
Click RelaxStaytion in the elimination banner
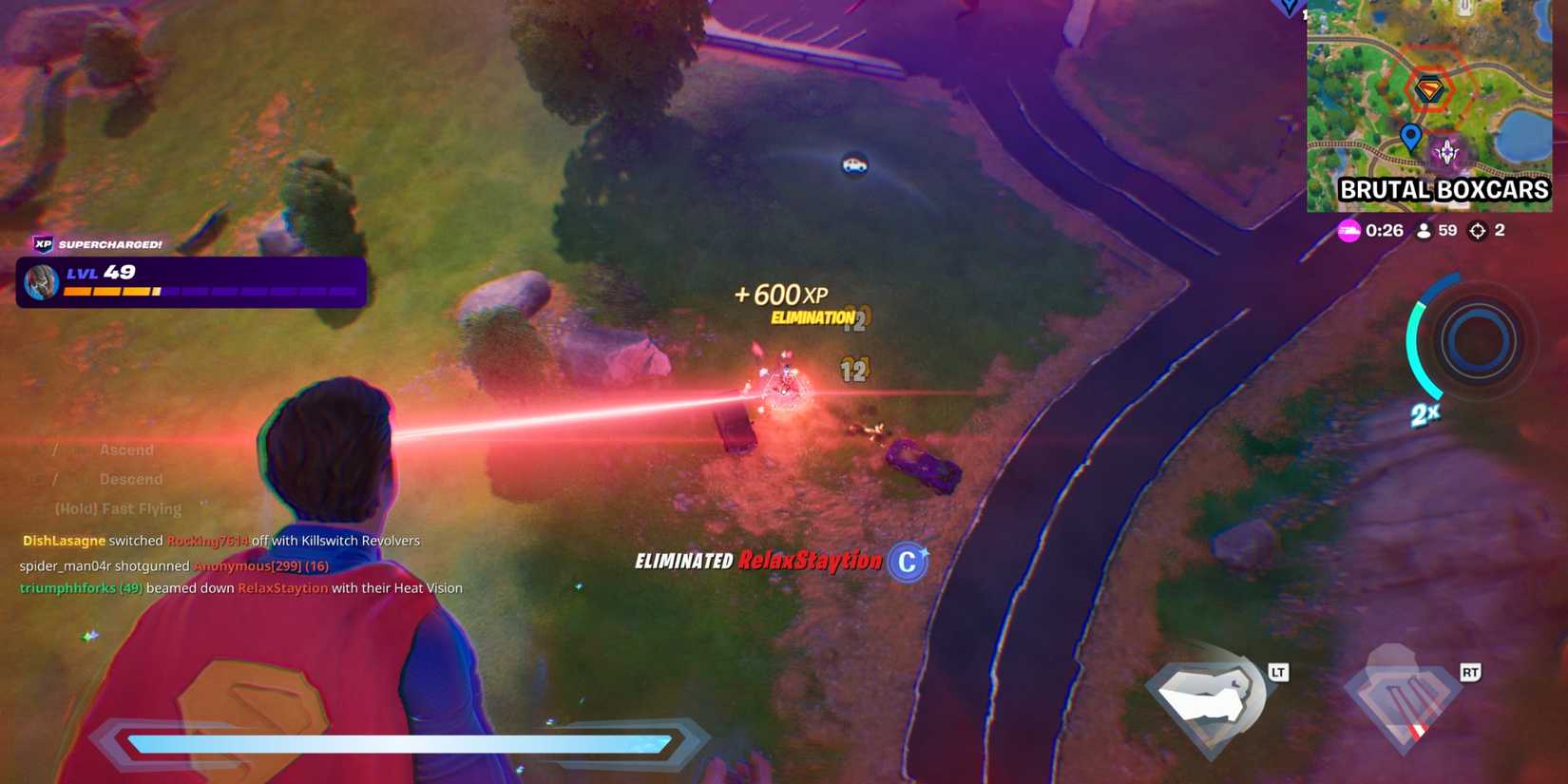[809, 561]
